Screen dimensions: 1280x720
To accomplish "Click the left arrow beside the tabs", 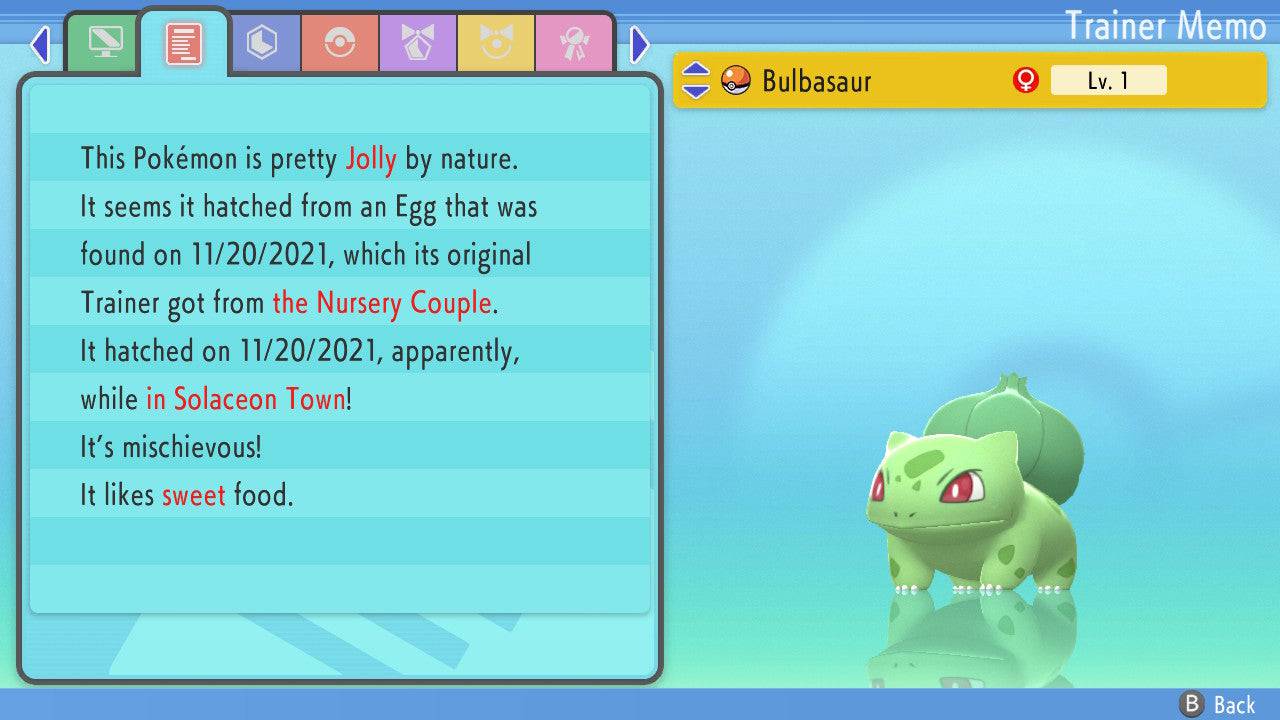I will (x=40, y=45).
